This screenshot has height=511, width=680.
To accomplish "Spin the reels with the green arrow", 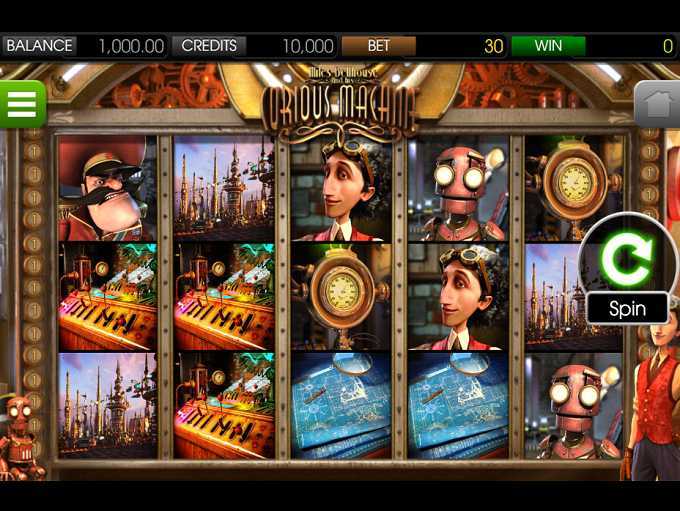I will [626, 262].
